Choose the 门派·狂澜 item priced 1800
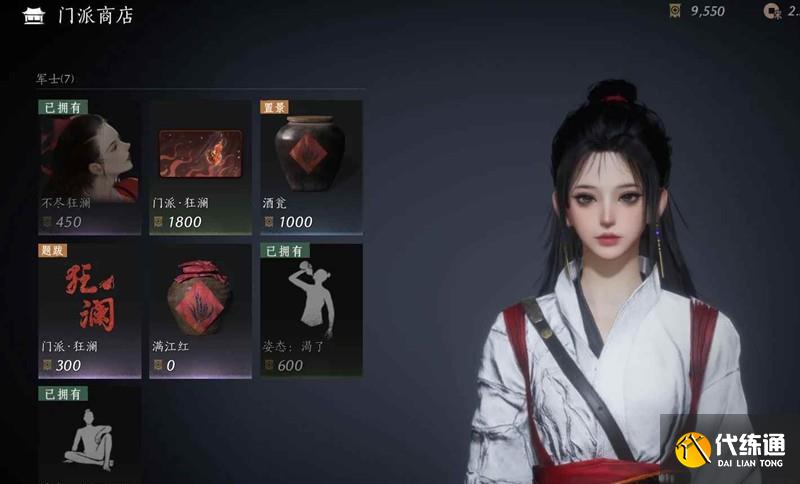The height and width of the screenshot is (484, 800). pyautogui.click(x=200, y=165)
